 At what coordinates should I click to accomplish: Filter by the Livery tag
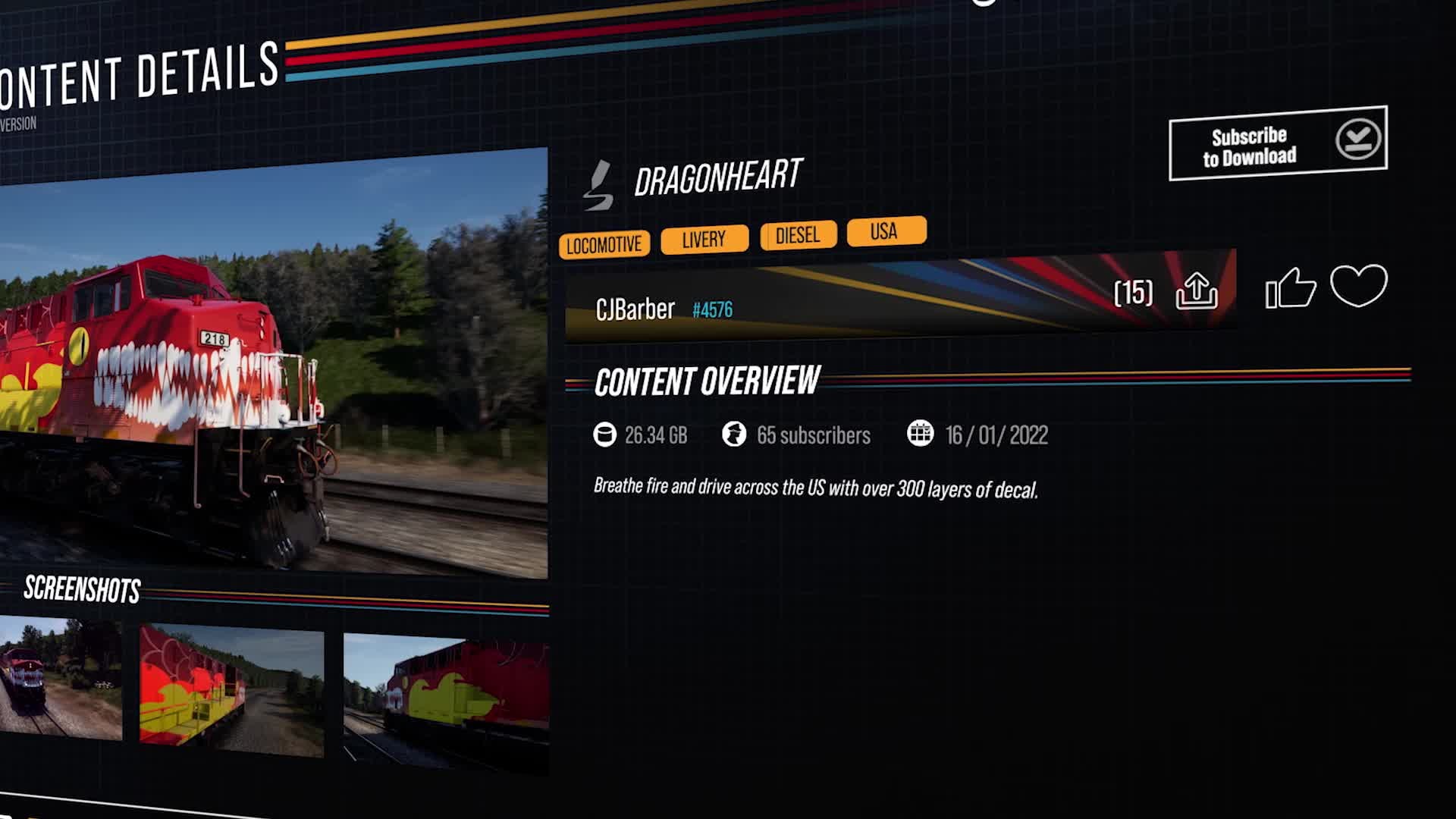pyautogui.click(x=704, y=240)
